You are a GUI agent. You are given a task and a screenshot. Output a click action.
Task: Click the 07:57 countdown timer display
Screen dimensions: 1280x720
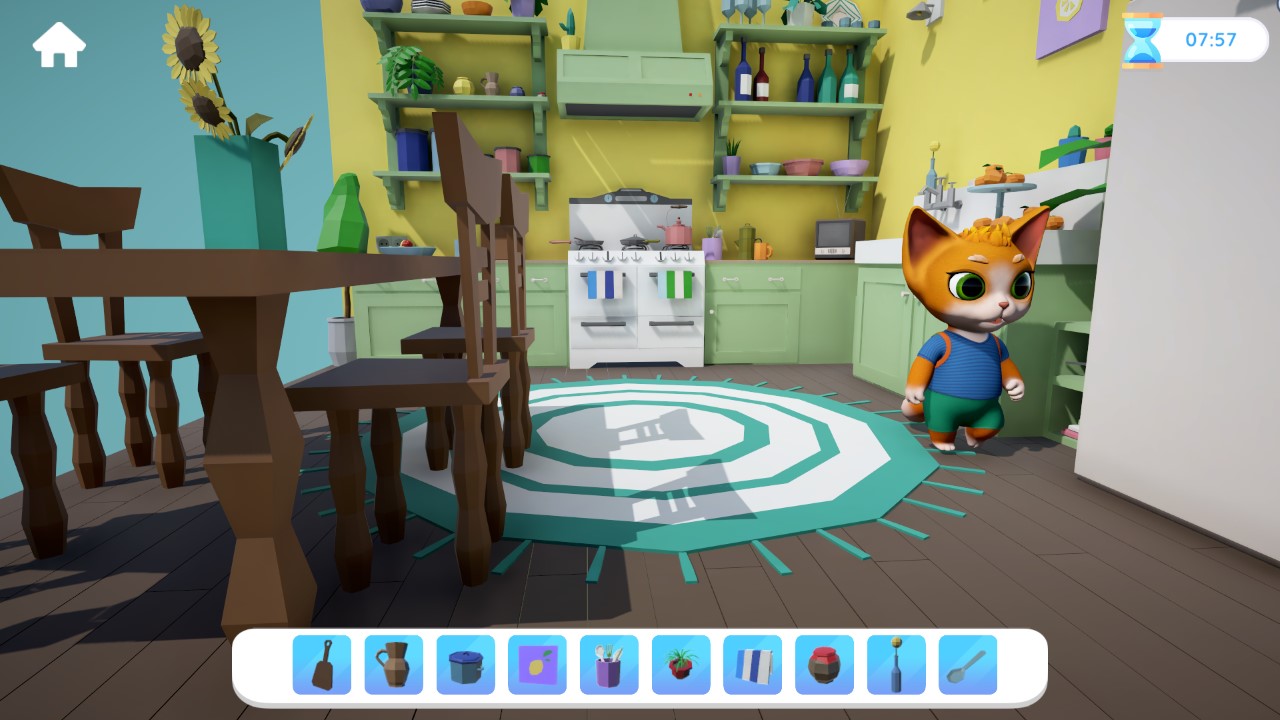[x=1212, y=41]
